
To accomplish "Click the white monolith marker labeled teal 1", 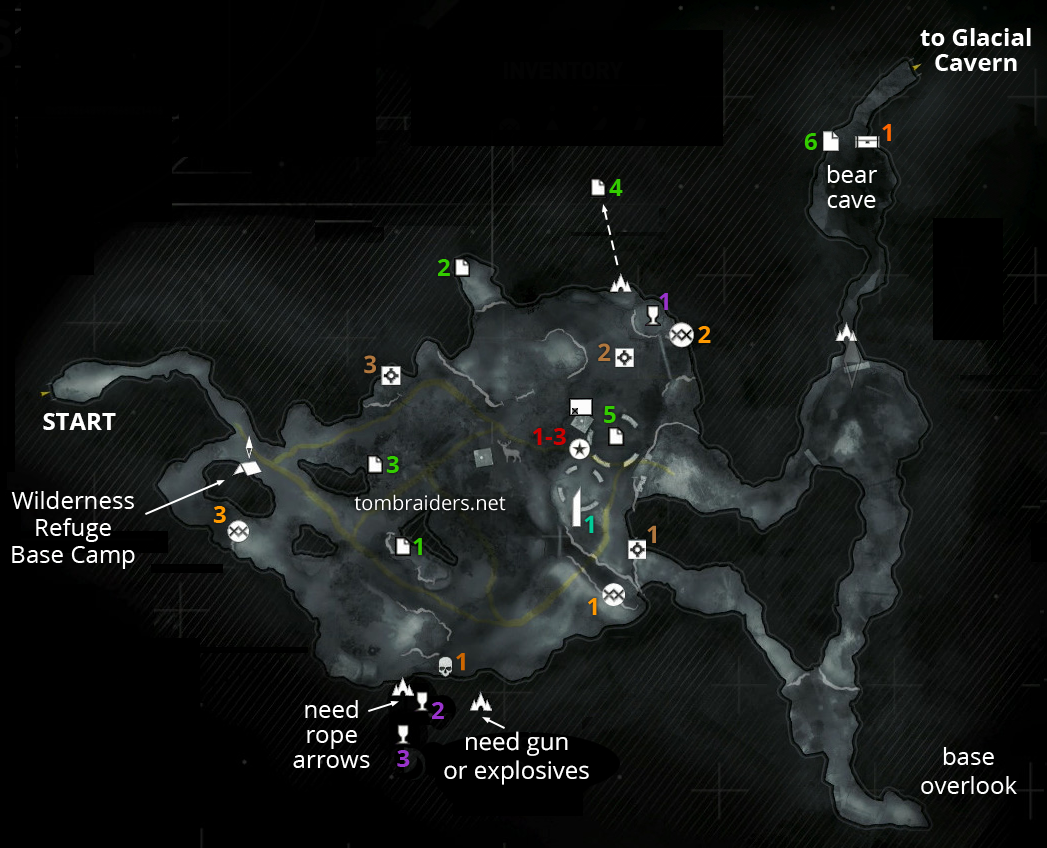I will coord(577,509).
